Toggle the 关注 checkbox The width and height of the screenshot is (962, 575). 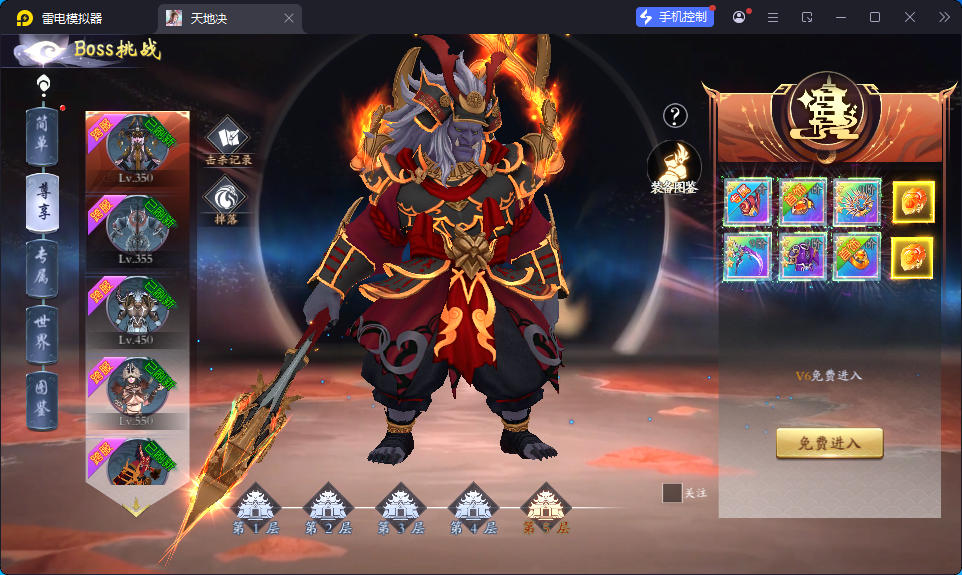[672, 493]
